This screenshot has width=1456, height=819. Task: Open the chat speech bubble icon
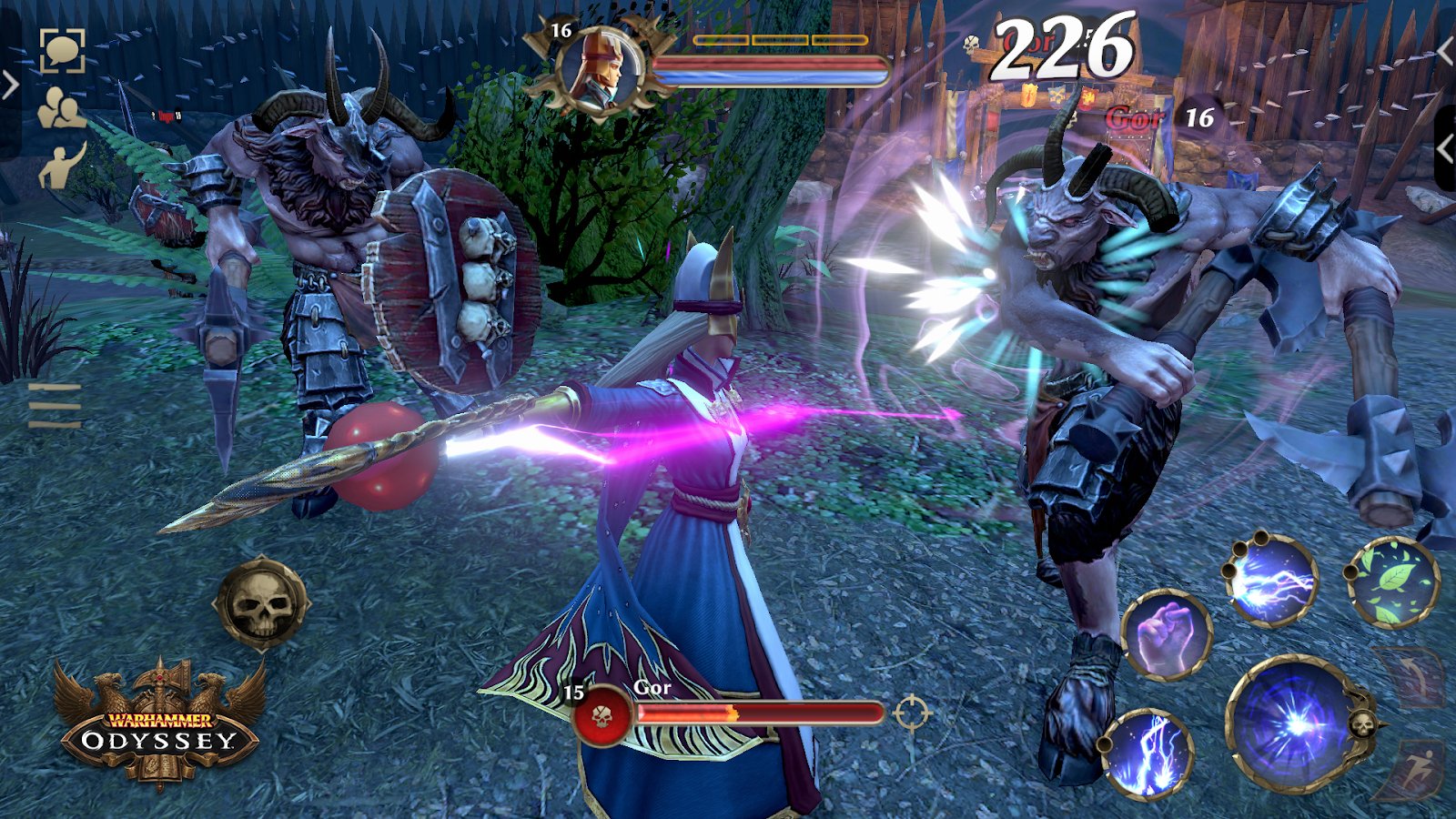point(62,50)
